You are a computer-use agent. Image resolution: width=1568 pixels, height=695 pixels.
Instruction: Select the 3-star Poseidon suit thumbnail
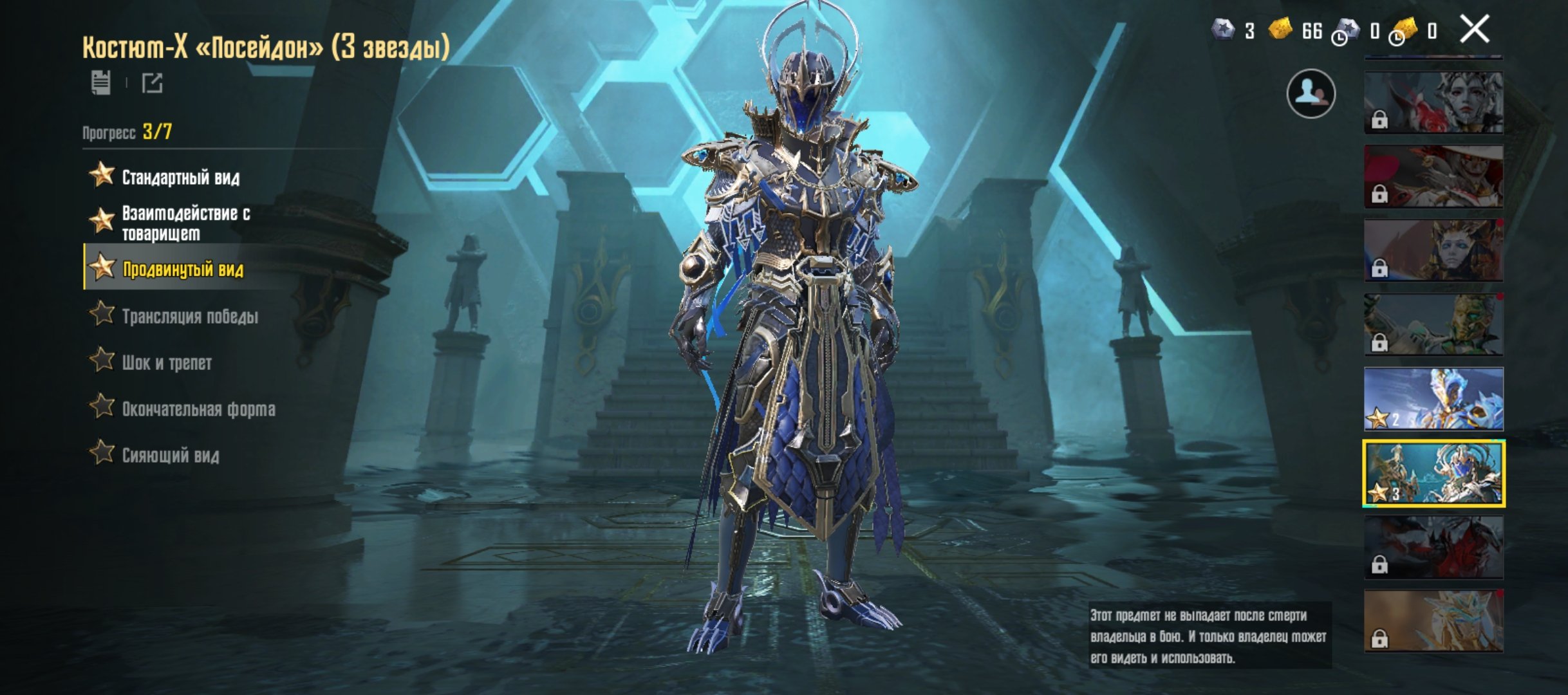1433,474
